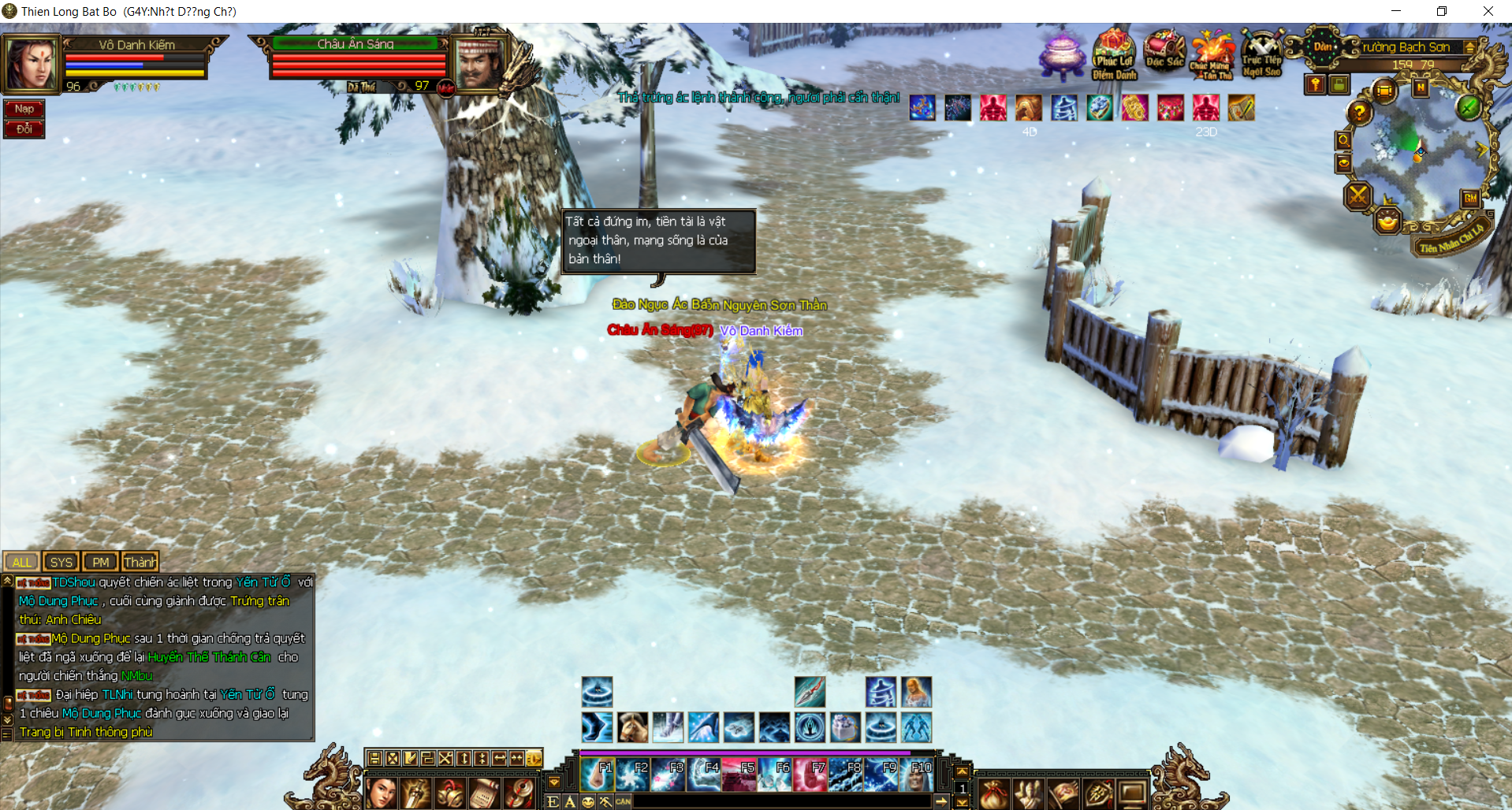Switch chat to the SYS tab
This screenshot has height=810, width=1512.
click(x=61, y=562)
